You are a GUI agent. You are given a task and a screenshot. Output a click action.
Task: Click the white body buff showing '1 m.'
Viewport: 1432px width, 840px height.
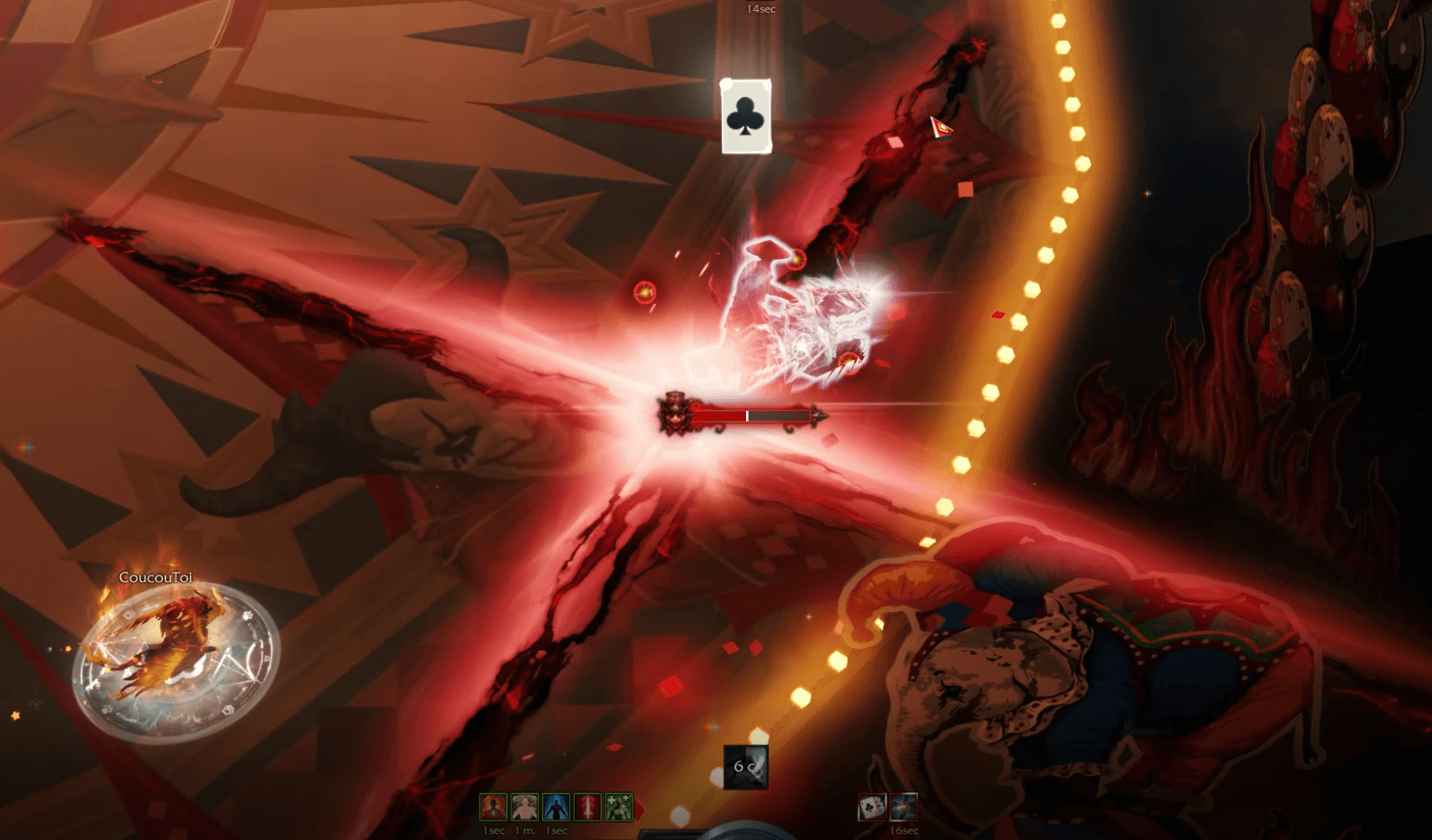click(x=523, y=806)
